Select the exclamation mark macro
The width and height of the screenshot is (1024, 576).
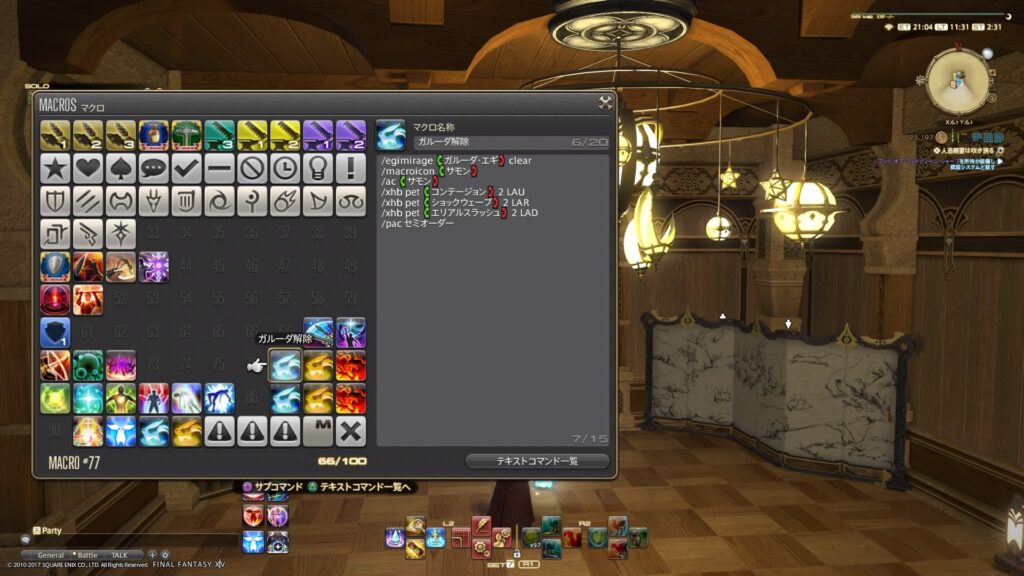pos(351,167)
